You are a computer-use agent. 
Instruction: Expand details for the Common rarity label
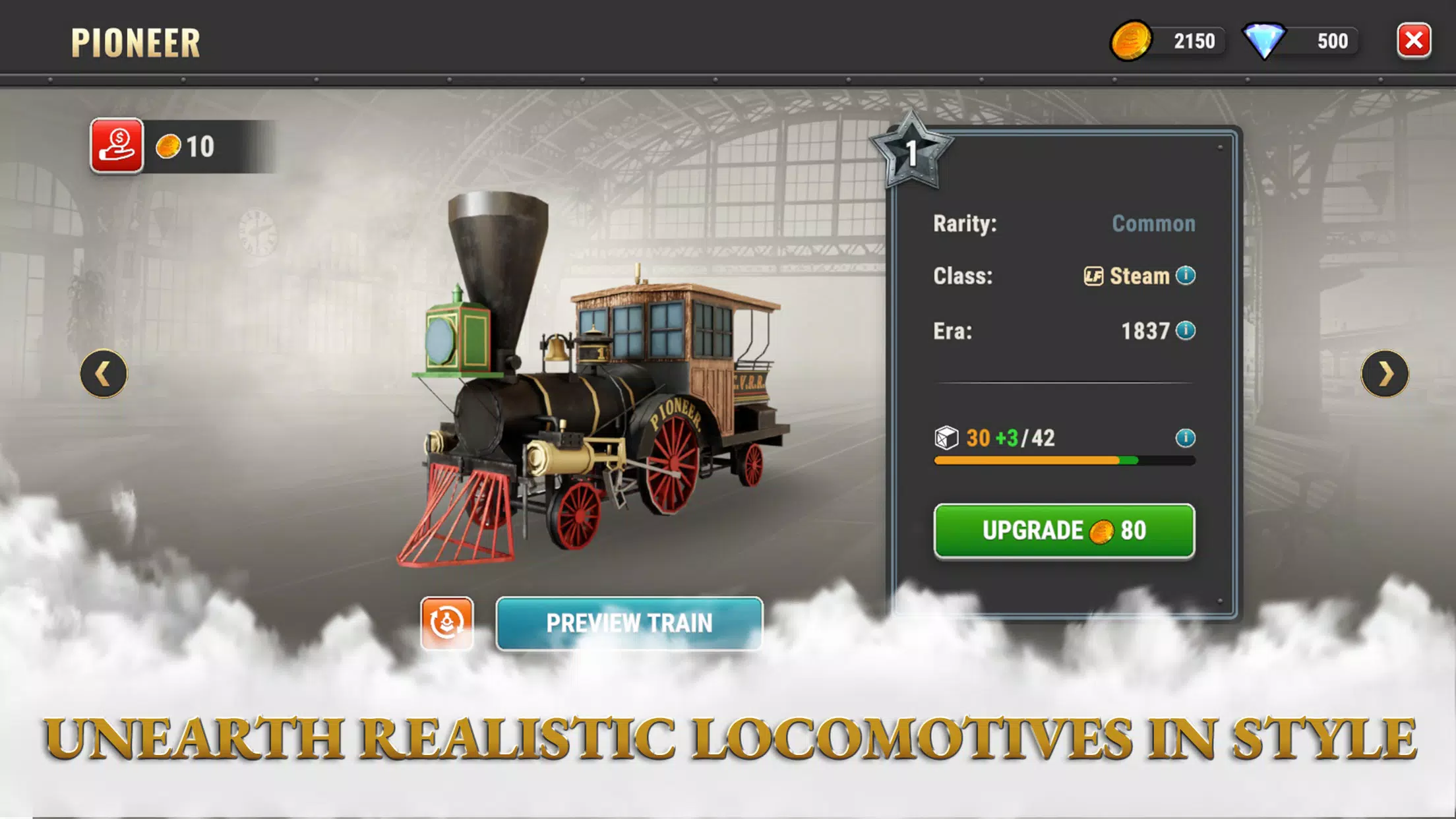(x=1153, y=224)
